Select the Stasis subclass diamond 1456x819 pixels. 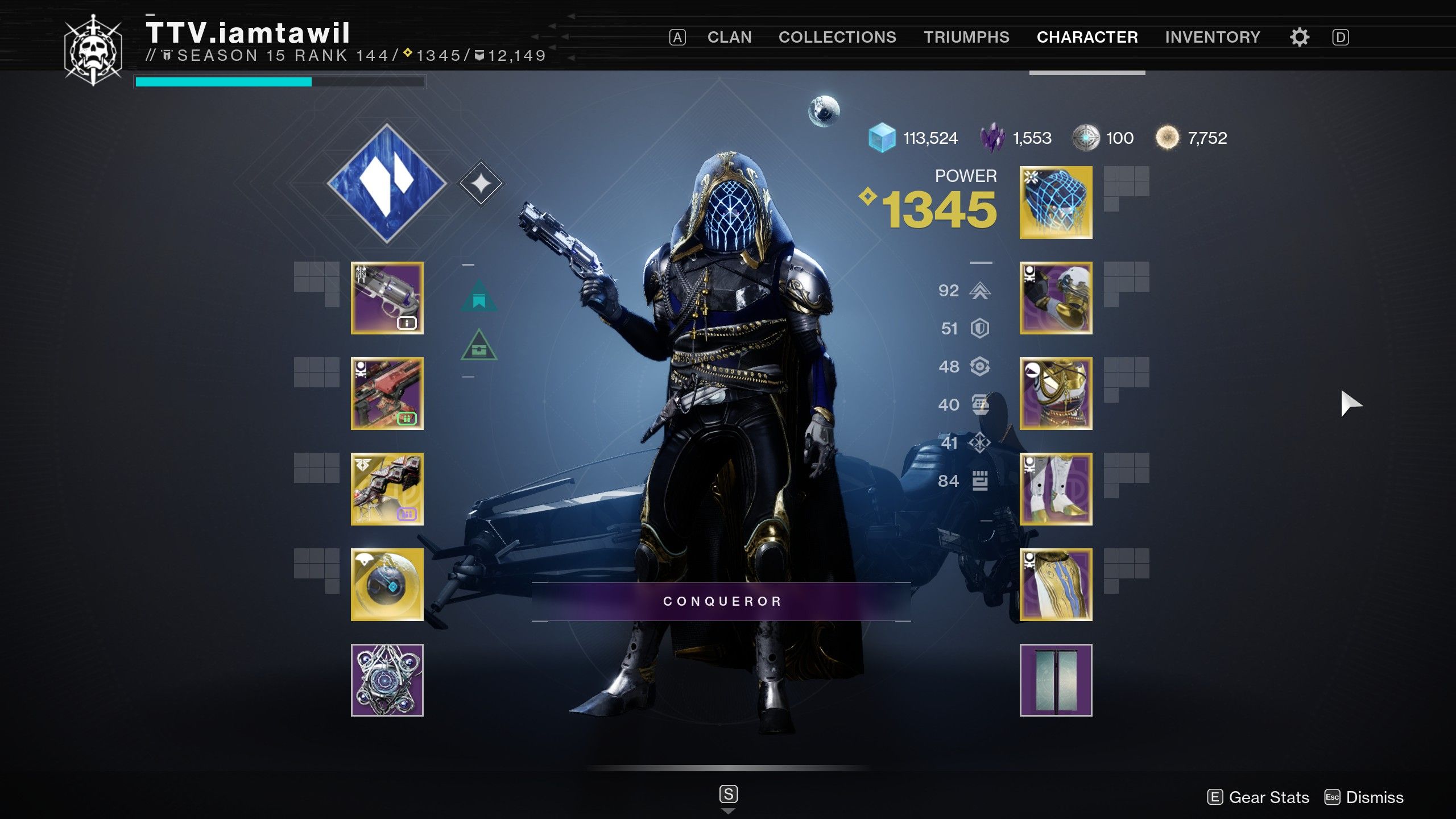click(388, 182)
